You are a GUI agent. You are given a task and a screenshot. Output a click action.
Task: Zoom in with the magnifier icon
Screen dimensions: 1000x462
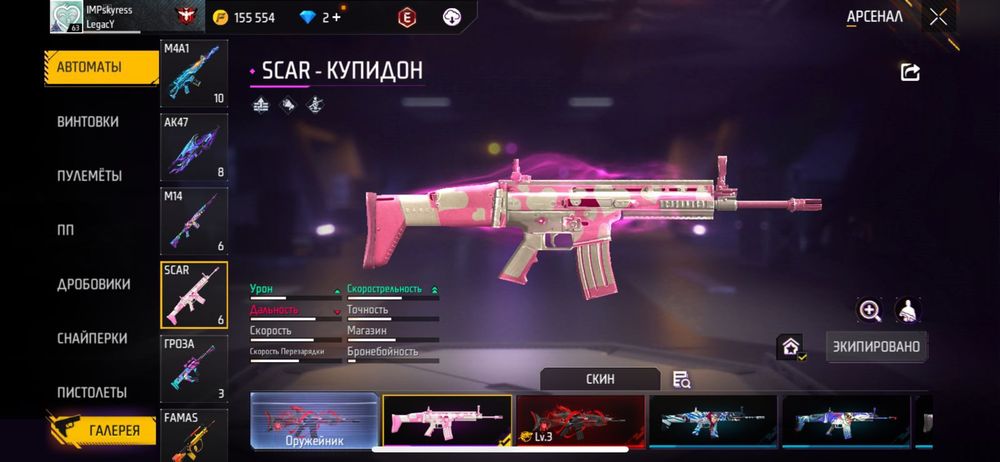click(x=870, y=310)
